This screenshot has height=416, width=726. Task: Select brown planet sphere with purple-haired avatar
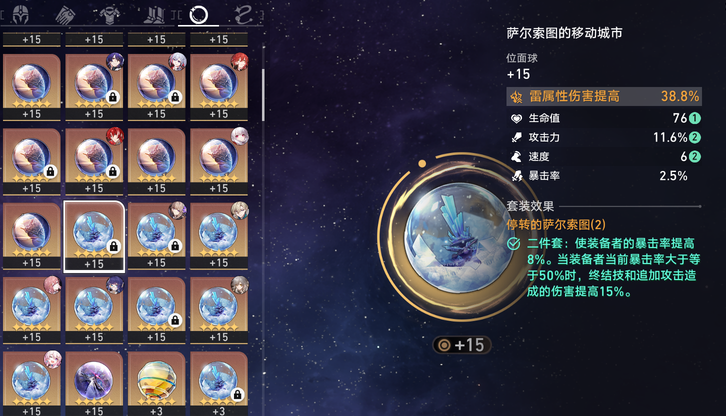click(x=94, y=83)
